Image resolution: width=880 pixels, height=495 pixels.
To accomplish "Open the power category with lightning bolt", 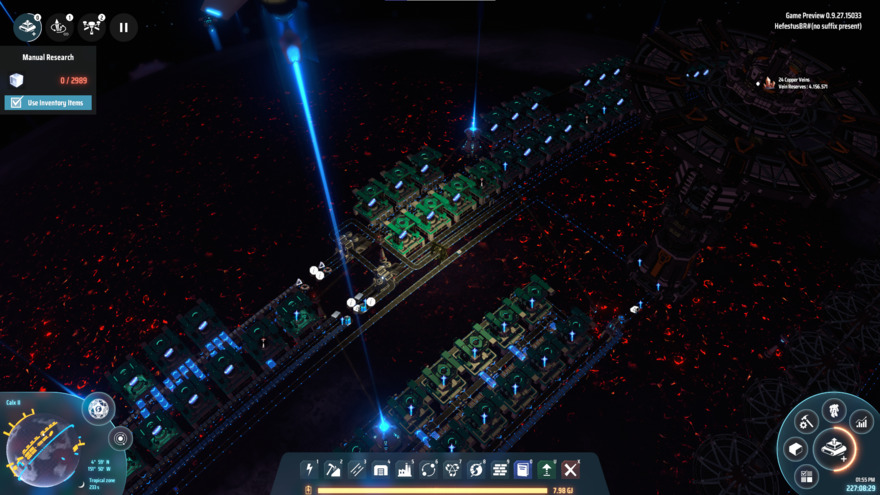I will [310, 469].
